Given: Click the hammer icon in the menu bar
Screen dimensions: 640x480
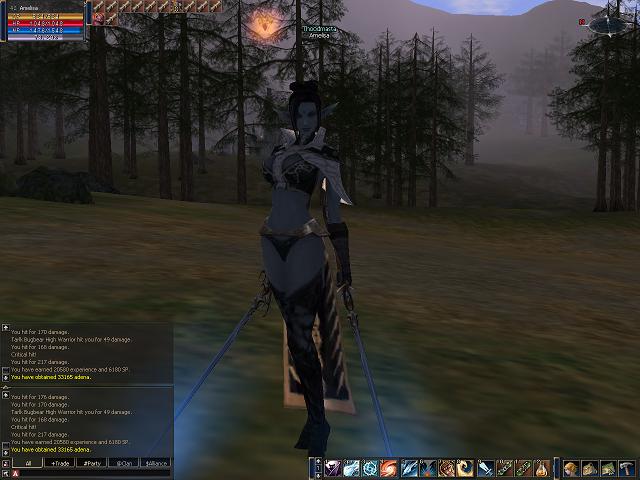Looking at the screenshot, I should tap(627, 468).
